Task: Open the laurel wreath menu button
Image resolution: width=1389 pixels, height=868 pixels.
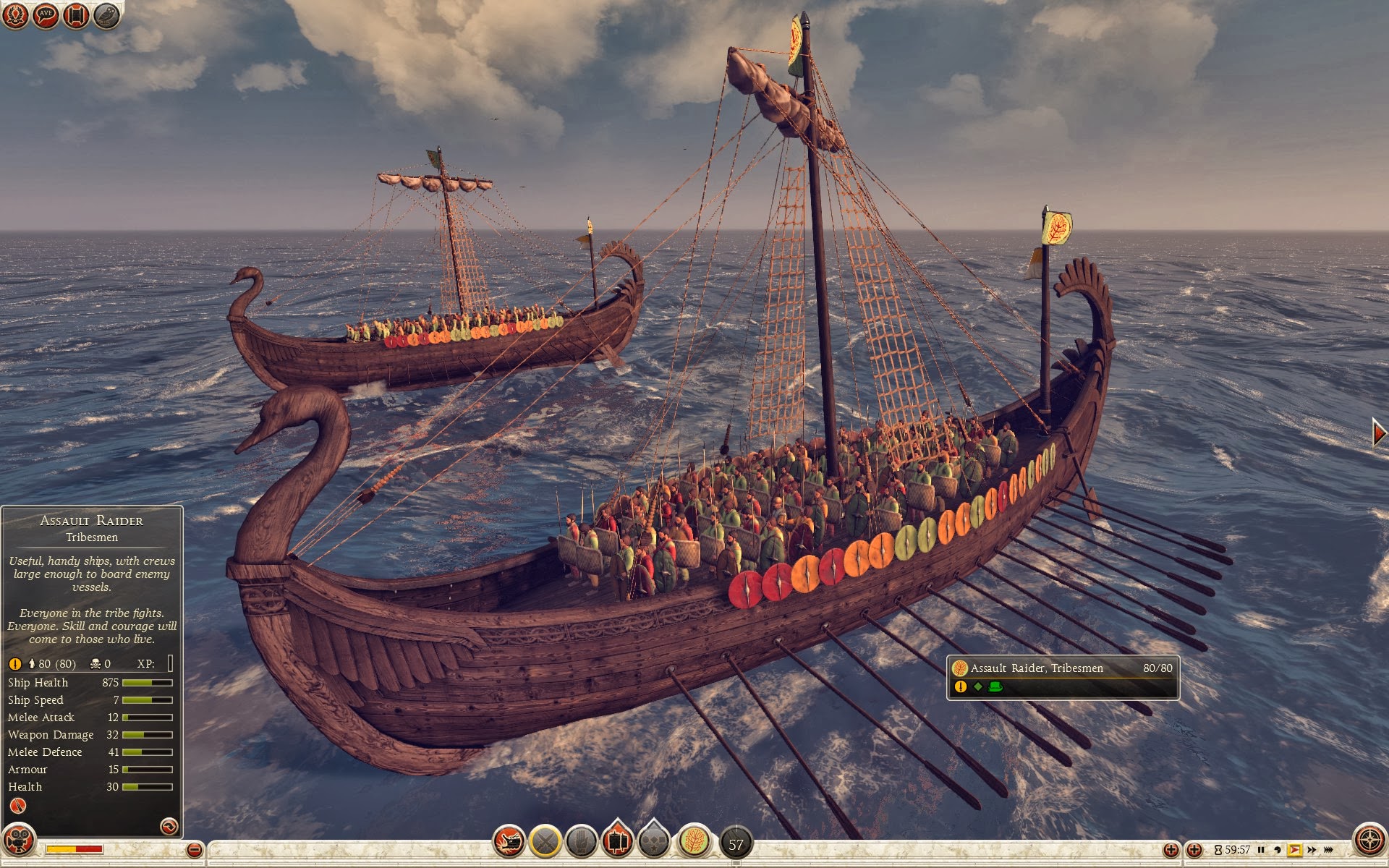Action: click(15, 14)
